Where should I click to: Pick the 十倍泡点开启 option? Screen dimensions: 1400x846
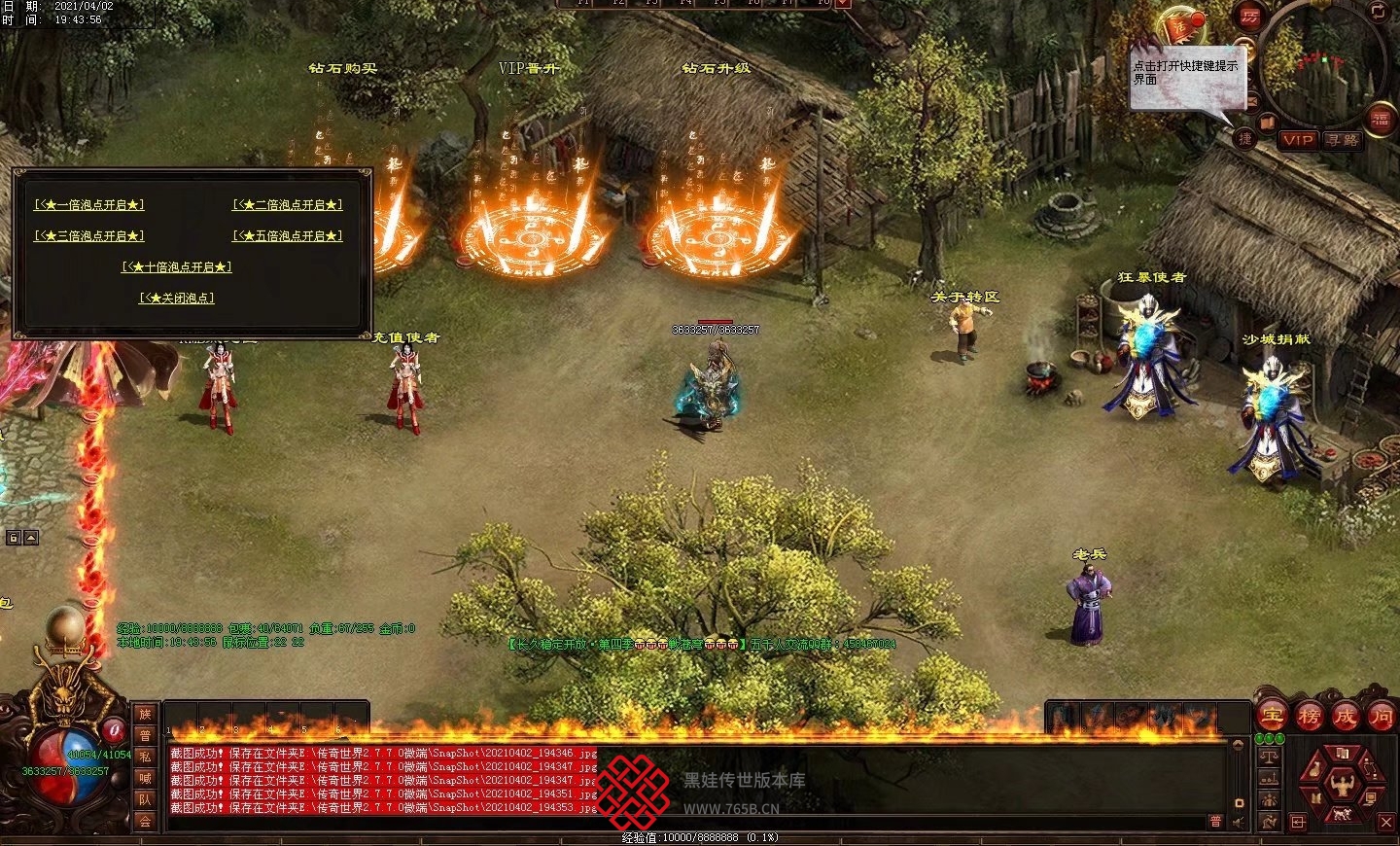click(x=177, y=267)
